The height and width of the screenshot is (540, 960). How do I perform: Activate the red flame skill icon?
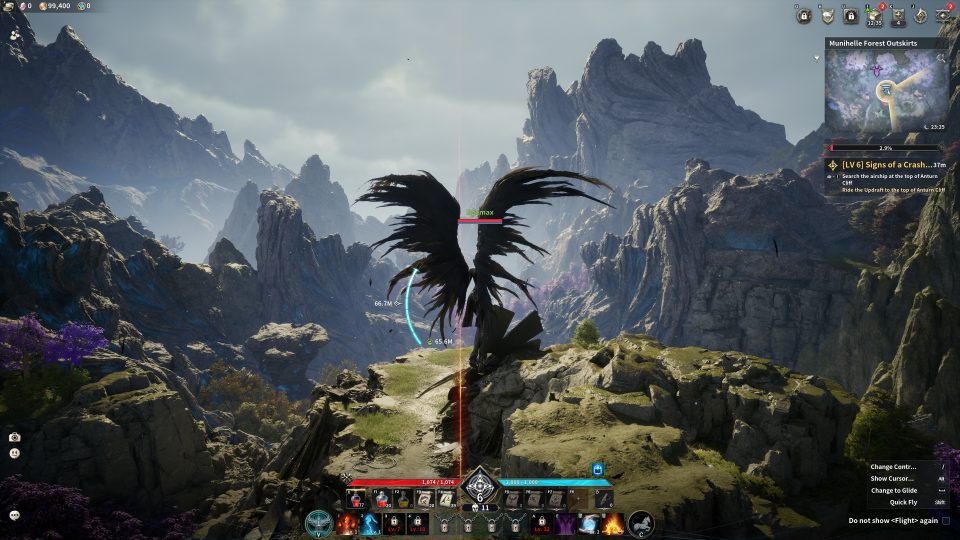click(x=347, y=523)
